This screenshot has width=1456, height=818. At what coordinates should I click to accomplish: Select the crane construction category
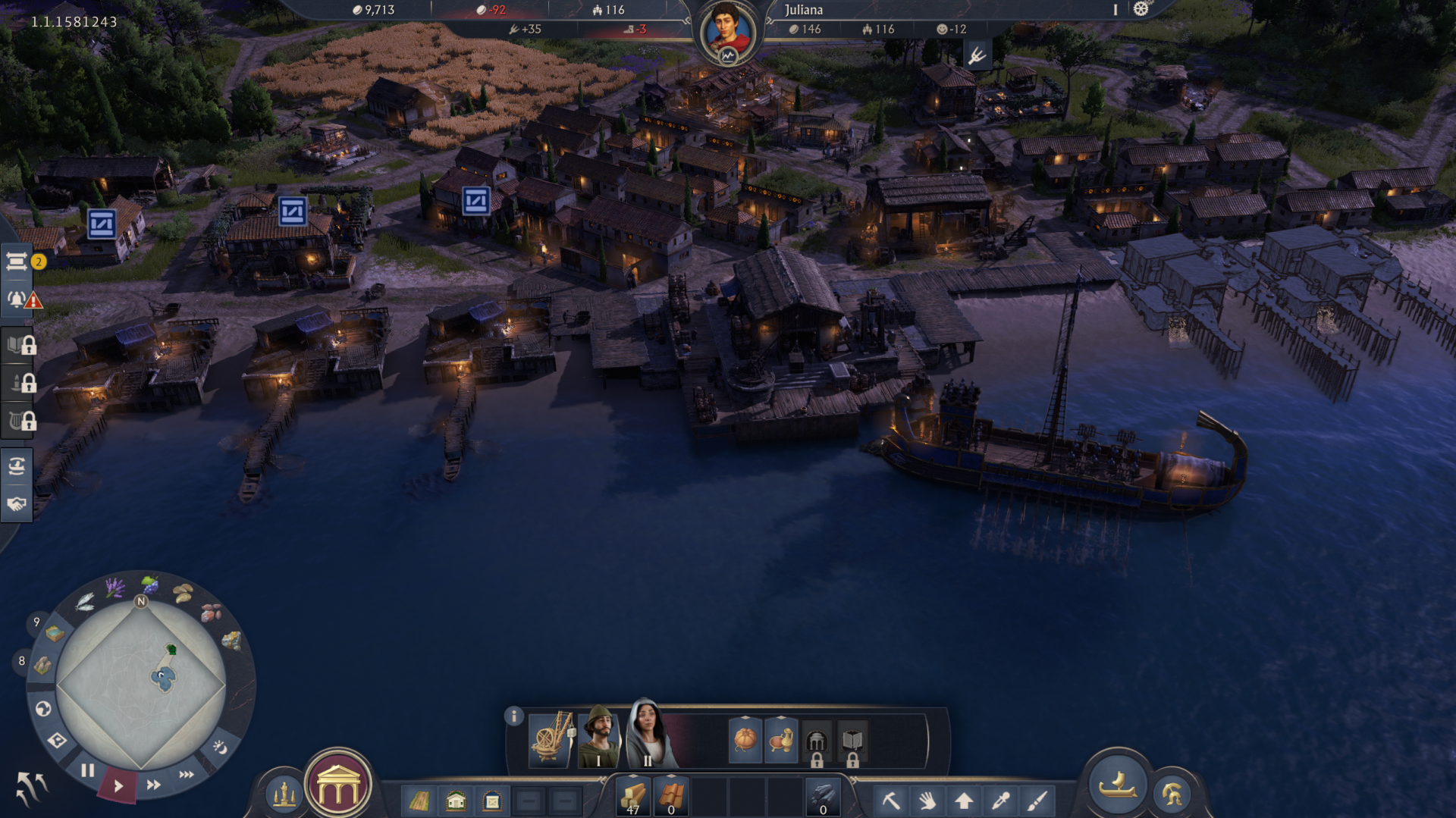pyautogui.click(x=551, y=738)
